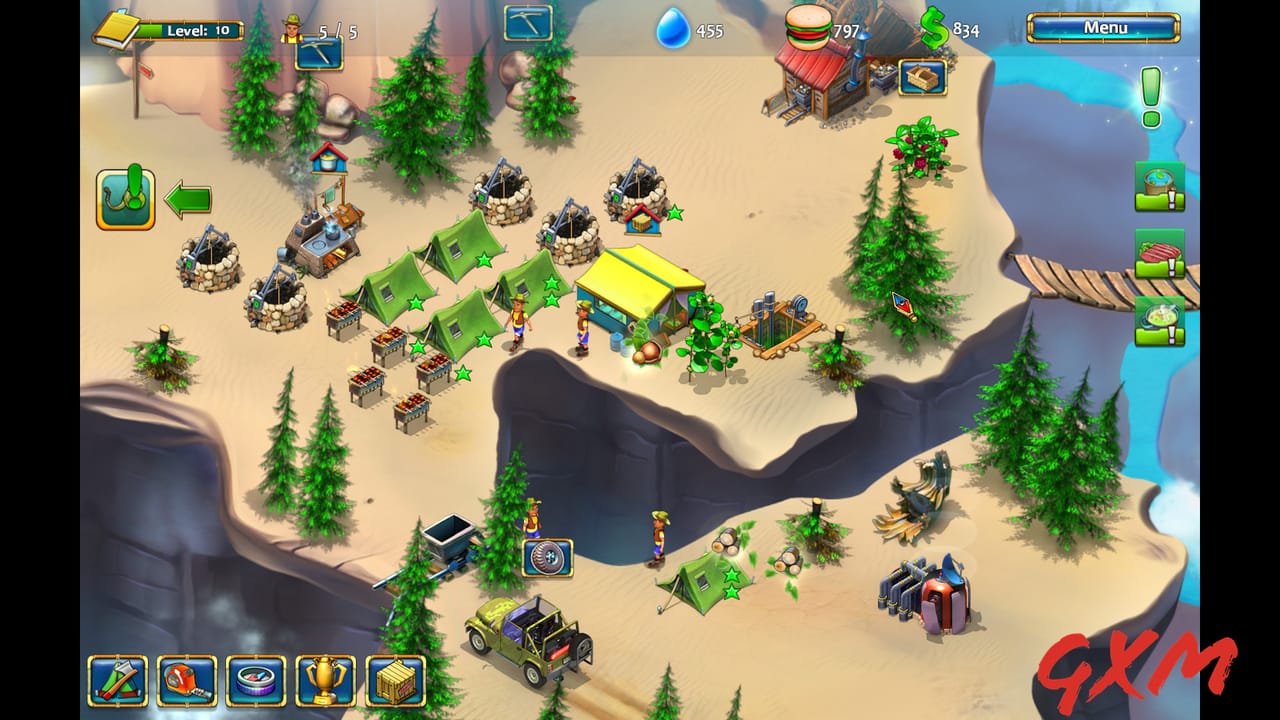Open the Menu at top right
Viewport: 1280px width, 720px height.
[1107, 28]
